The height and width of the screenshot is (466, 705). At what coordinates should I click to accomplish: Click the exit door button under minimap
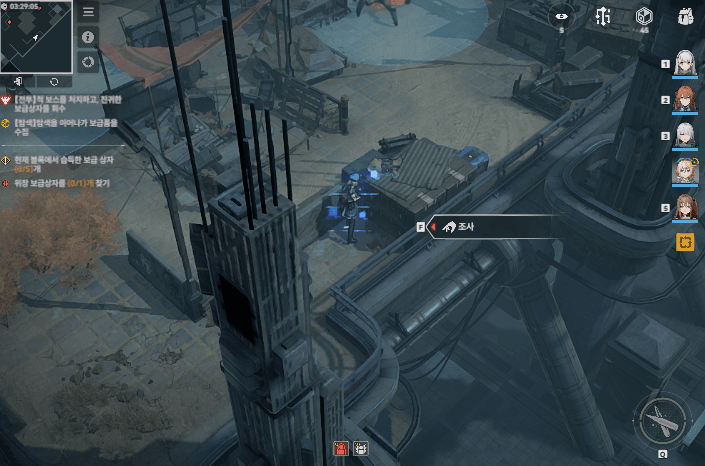(x=19, y=80)
